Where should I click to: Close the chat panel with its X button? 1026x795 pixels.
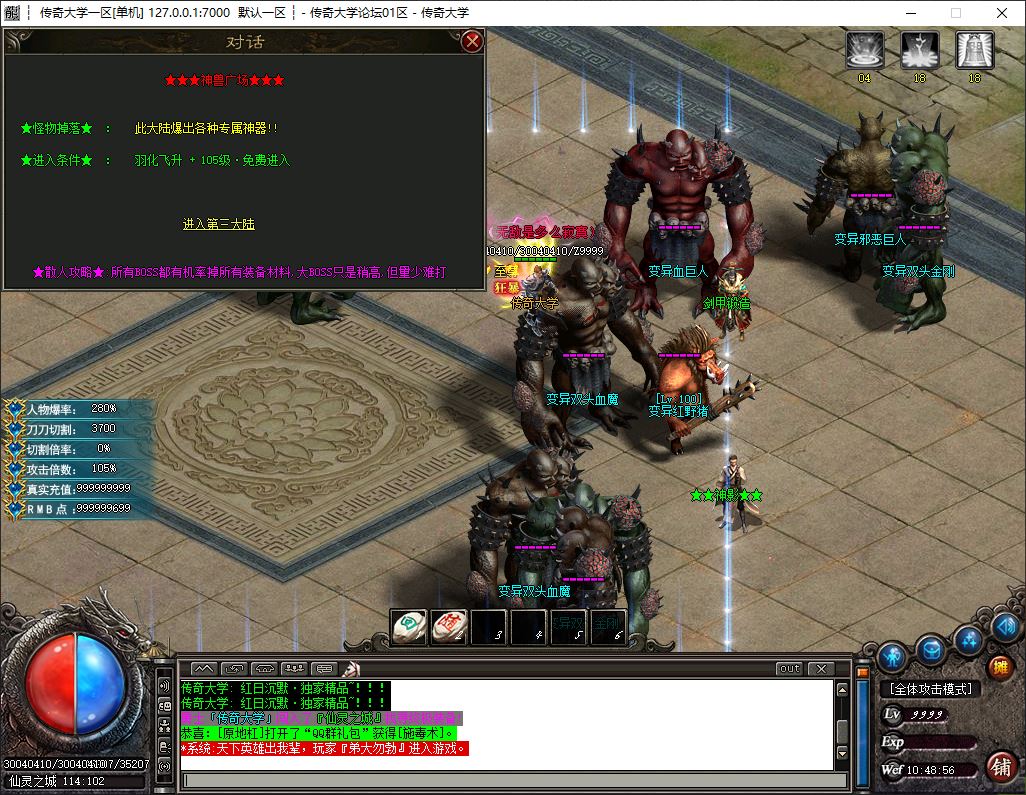(x=820, y=668)
